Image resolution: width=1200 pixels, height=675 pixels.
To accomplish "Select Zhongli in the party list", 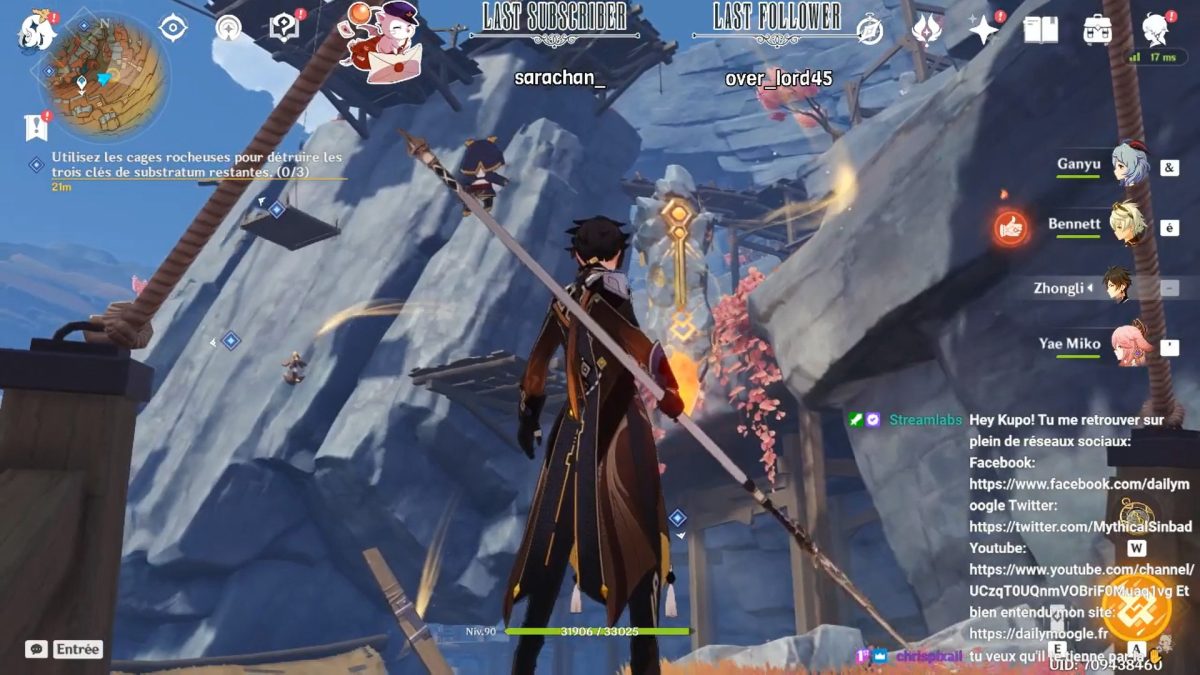I will pyautogui.click(x=1118, y=287).
